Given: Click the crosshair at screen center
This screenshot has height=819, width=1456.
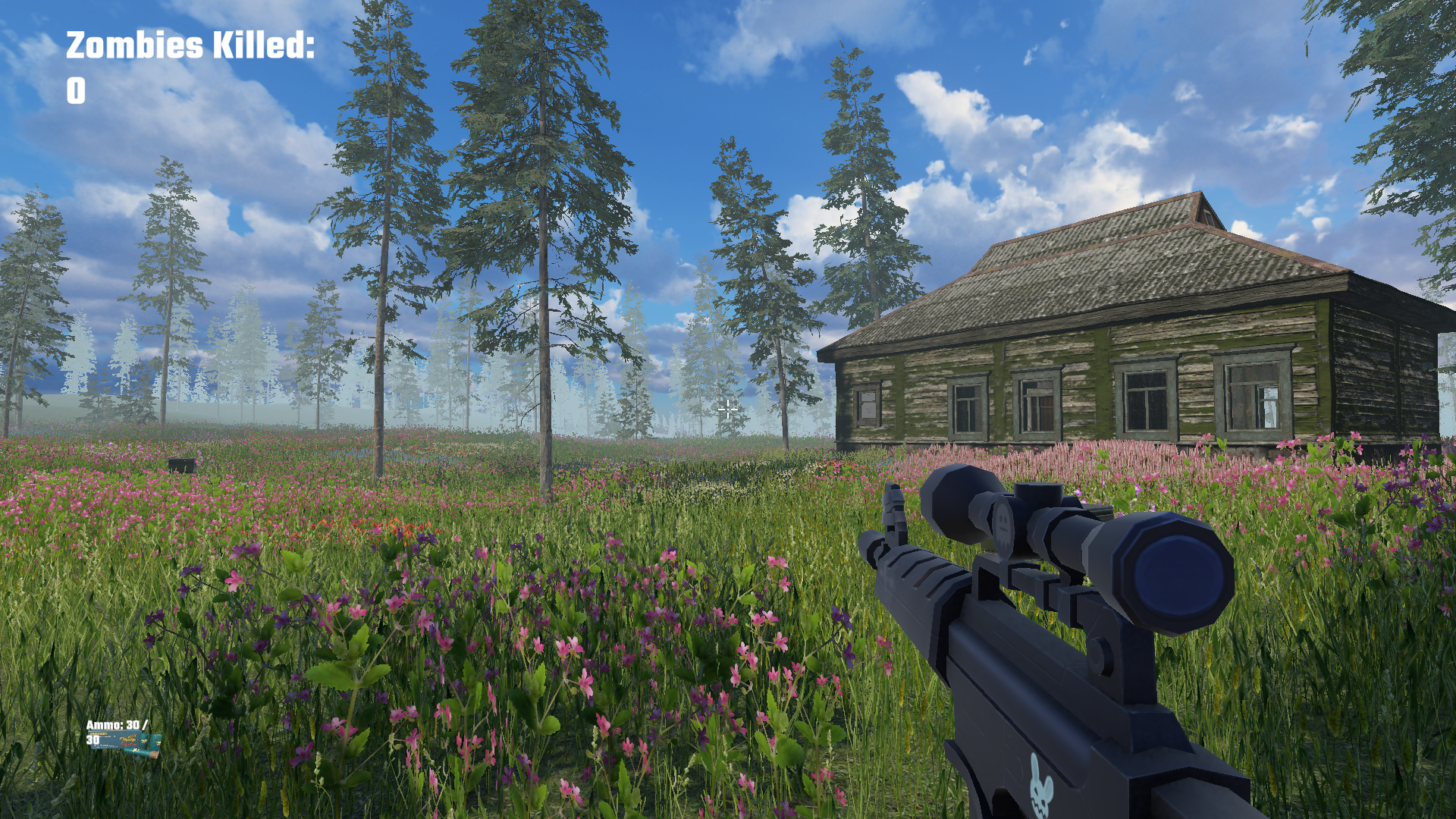Looking at the screenshot, I should 727,409.
